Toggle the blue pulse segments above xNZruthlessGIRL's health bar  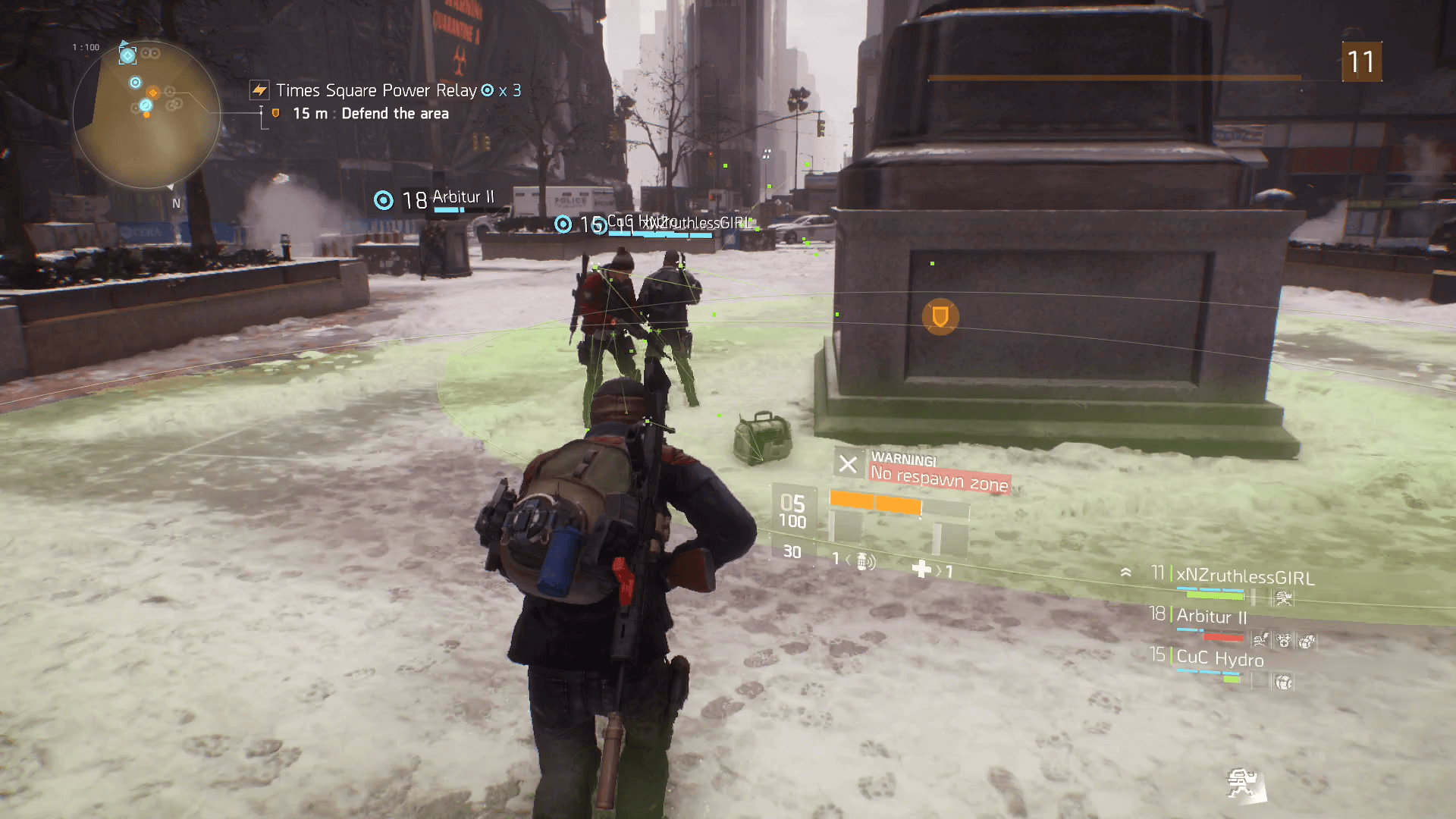1210,591
